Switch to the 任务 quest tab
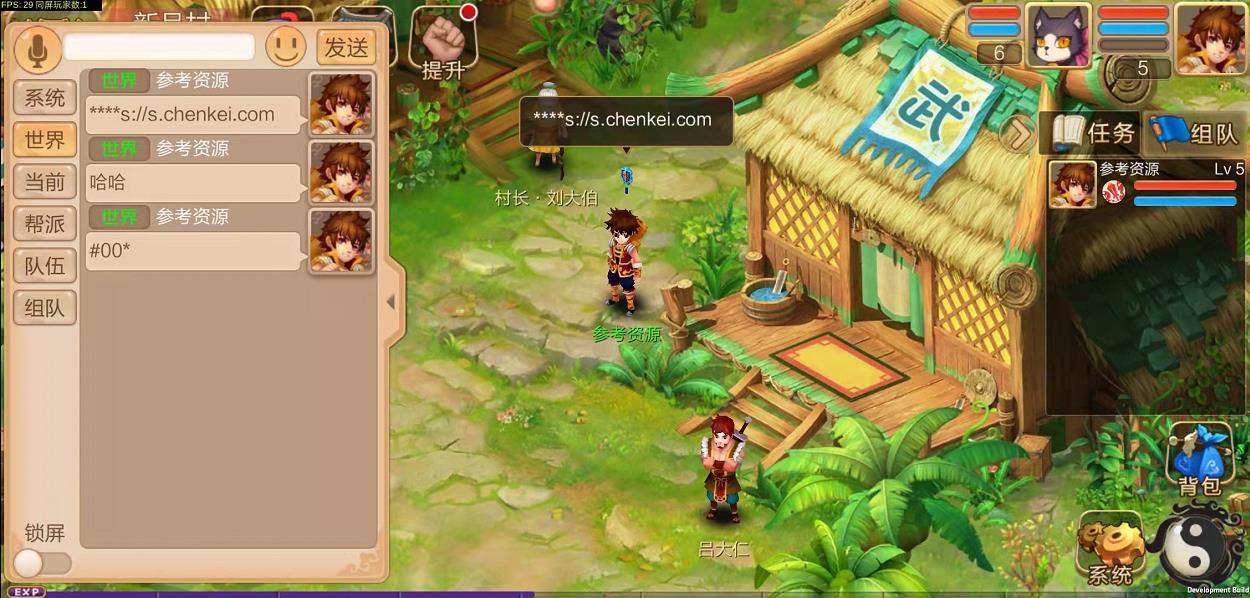Viewport: 1250px width, 598px height. (x=1093, y=133)
